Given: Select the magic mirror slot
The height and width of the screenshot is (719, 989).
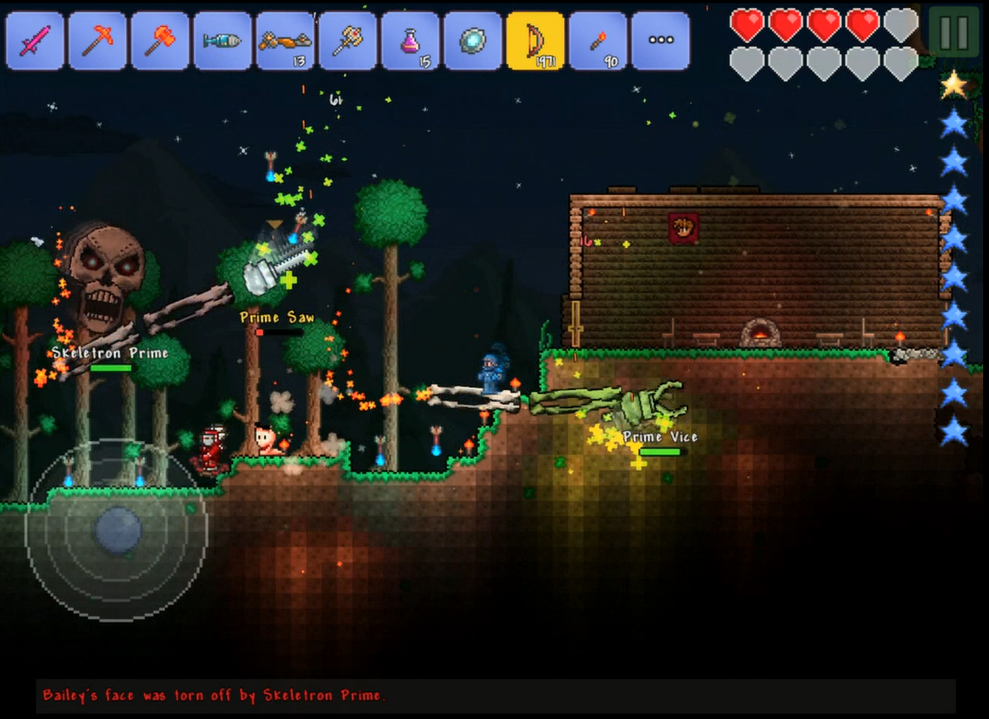Looking at the screenshot, I should 472,41.
